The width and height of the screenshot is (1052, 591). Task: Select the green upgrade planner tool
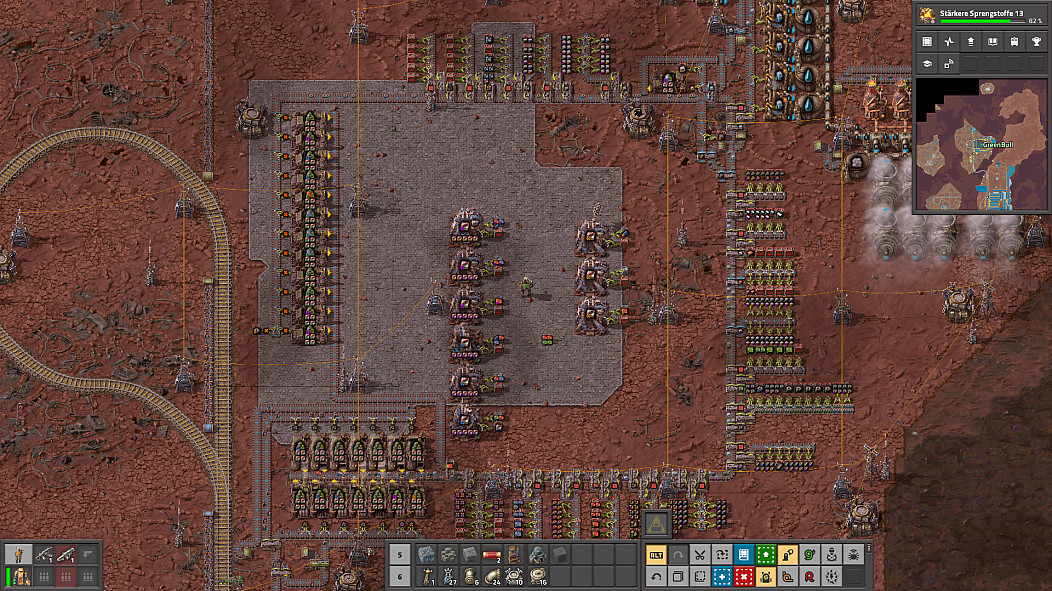tap(766, 555)
